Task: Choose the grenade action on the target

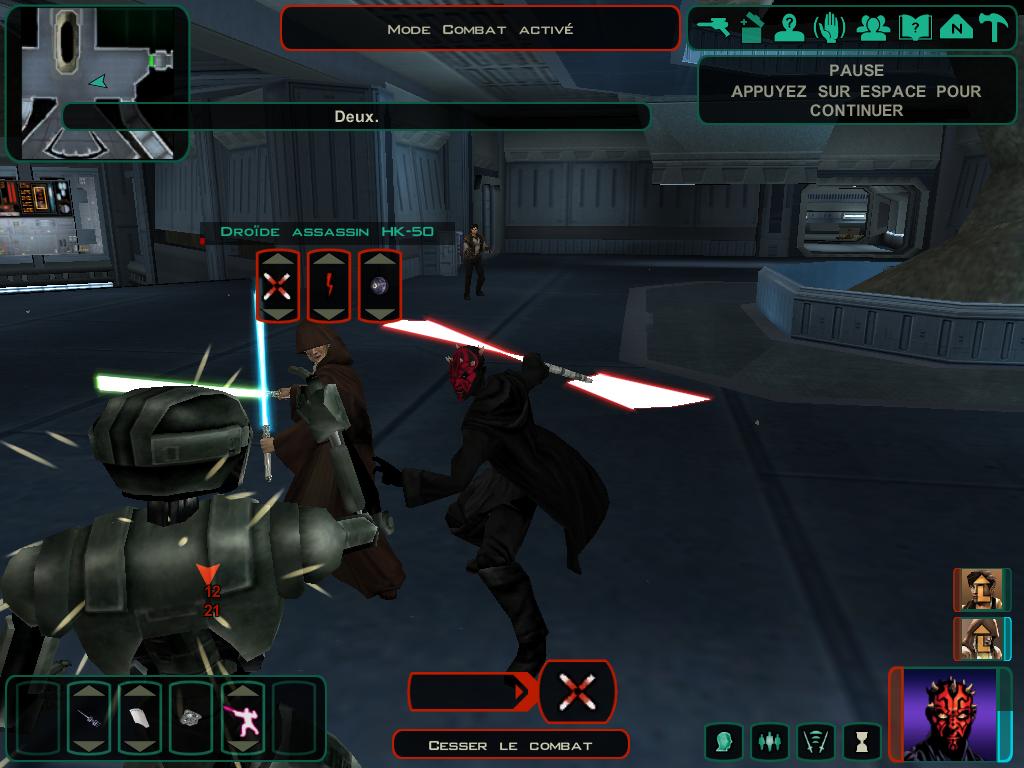Action: tap(380, 287)
